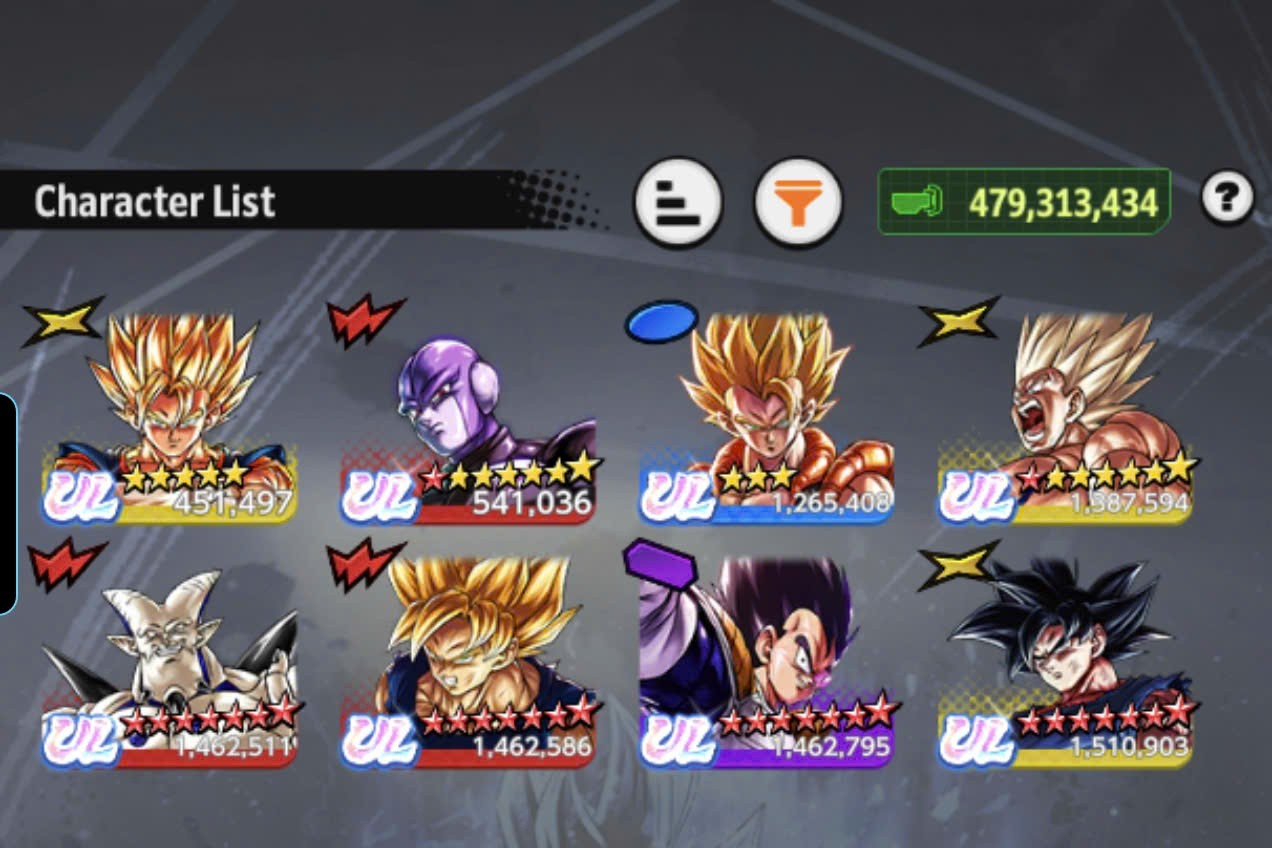This screenshot has height=848, width=1272.
Task: Open the orange funnel filter
Action: (797, 202)
